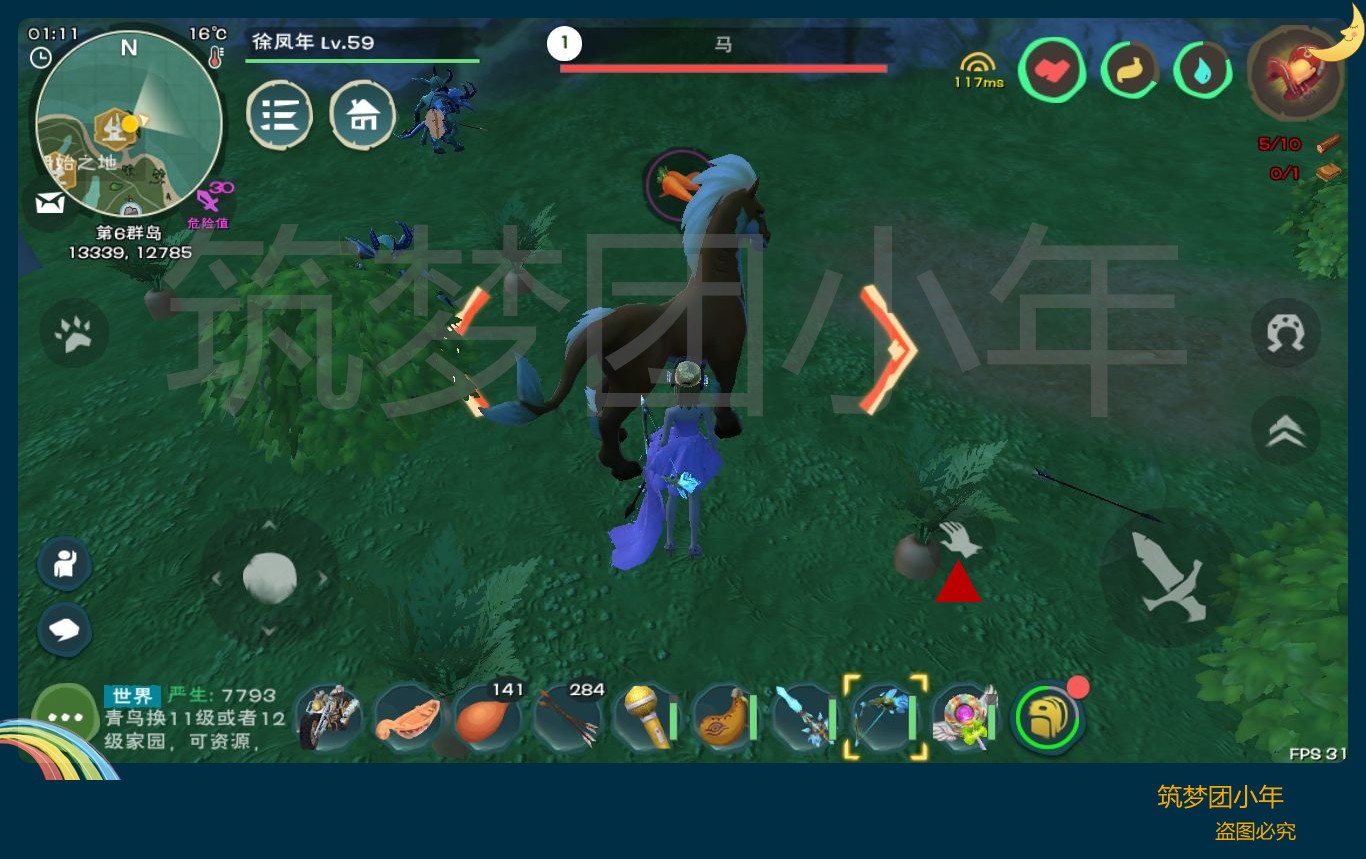Select the wooden boat hotbar slot

point(408,717)
